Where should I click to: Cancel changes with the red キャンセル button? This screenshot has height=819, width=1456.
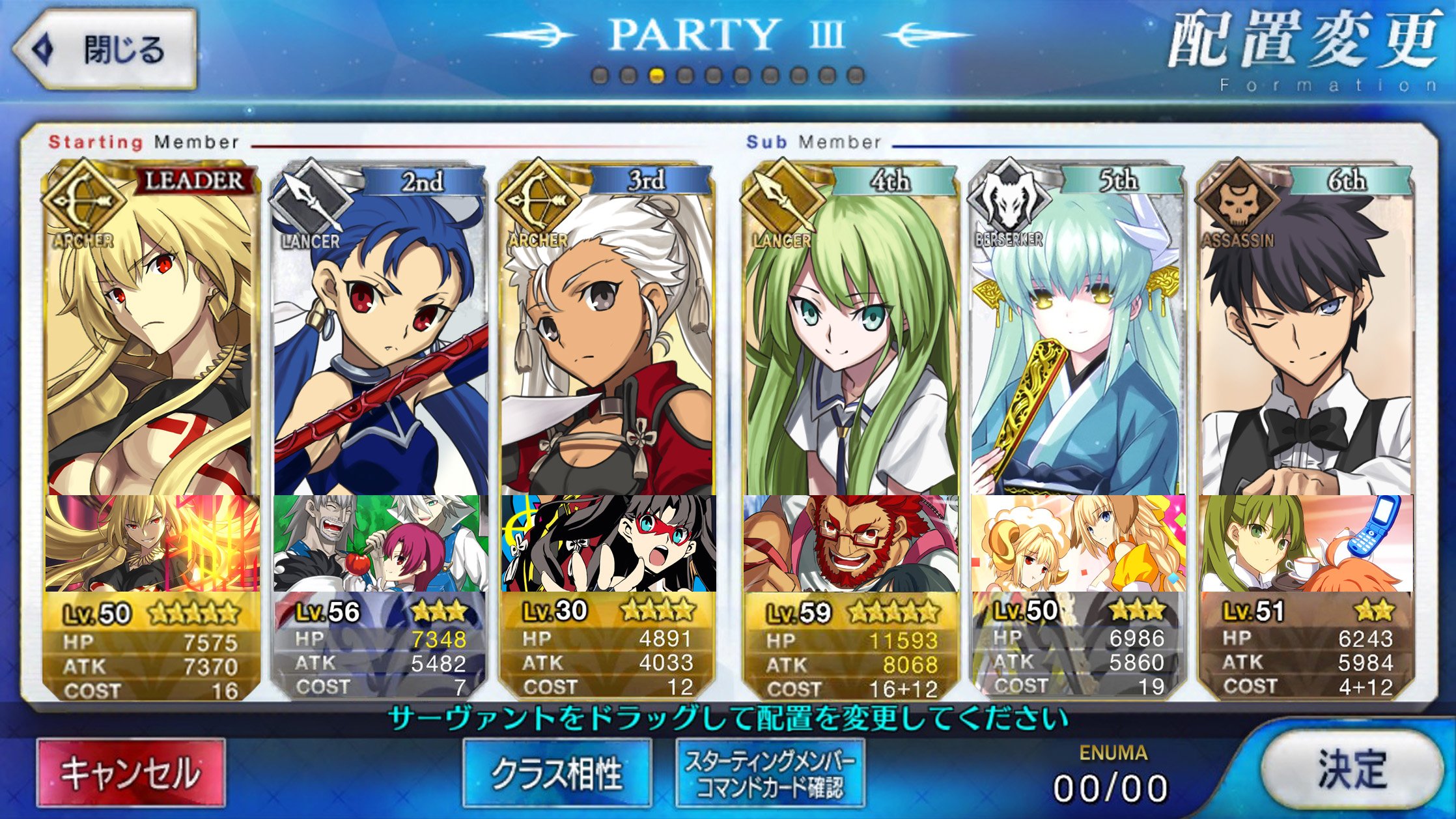131,773
